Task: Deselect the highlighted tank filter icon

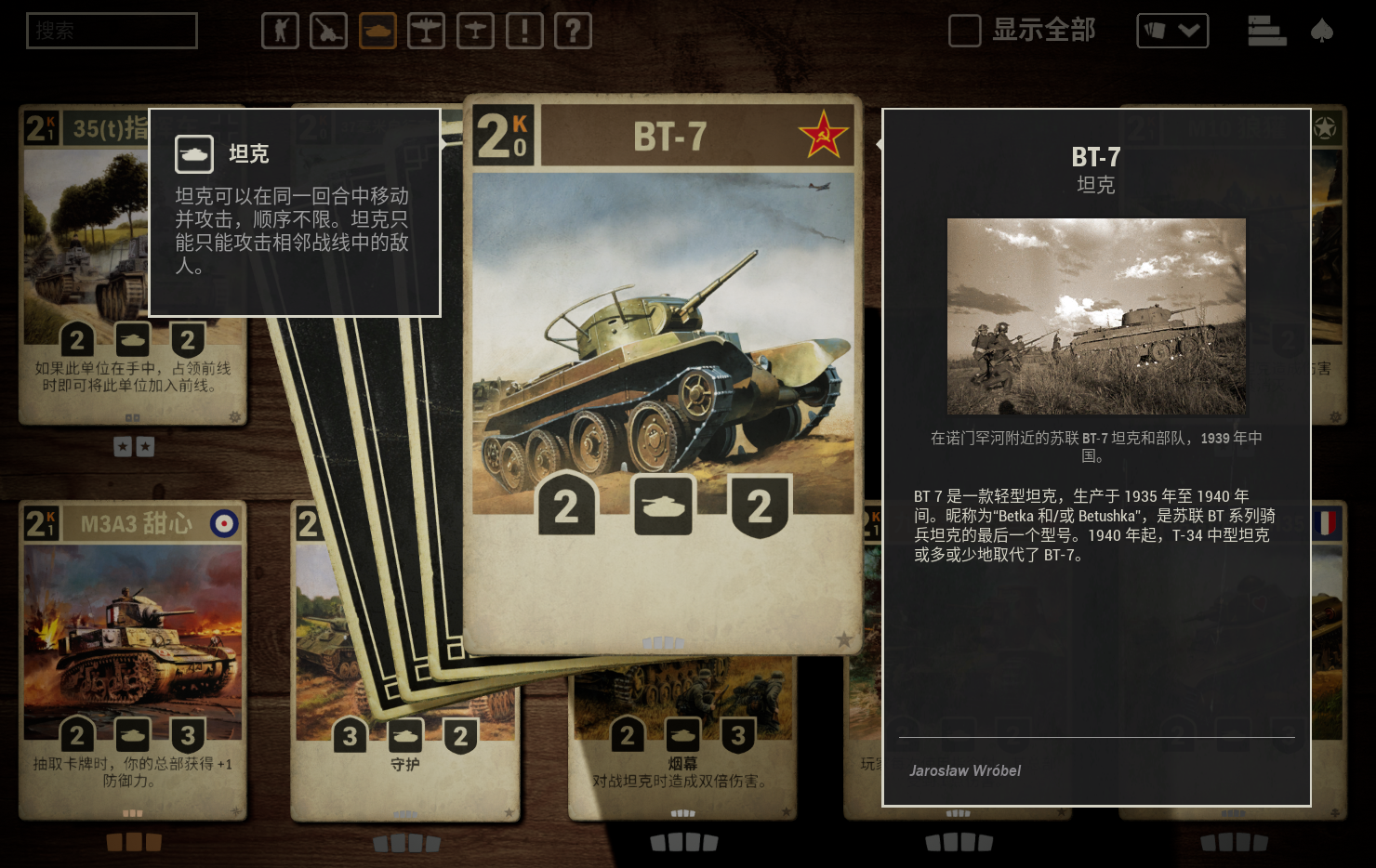Action: click(377, 31)
